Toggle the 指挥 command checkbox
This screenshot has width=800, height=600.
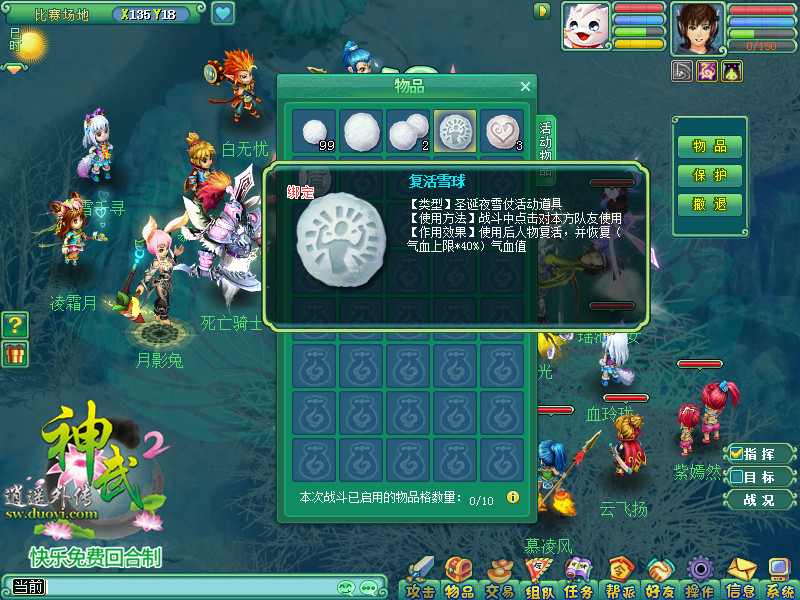click(737, 455)
